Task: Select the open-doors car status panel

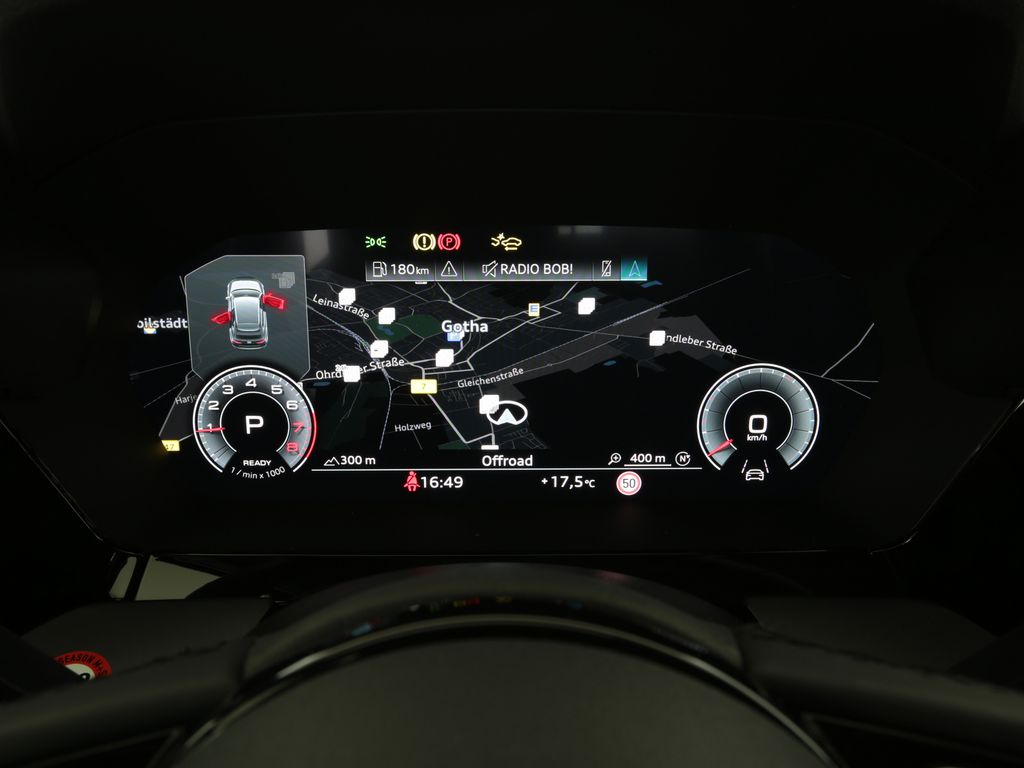Action: pyautogui.click(x=246, y=313)
